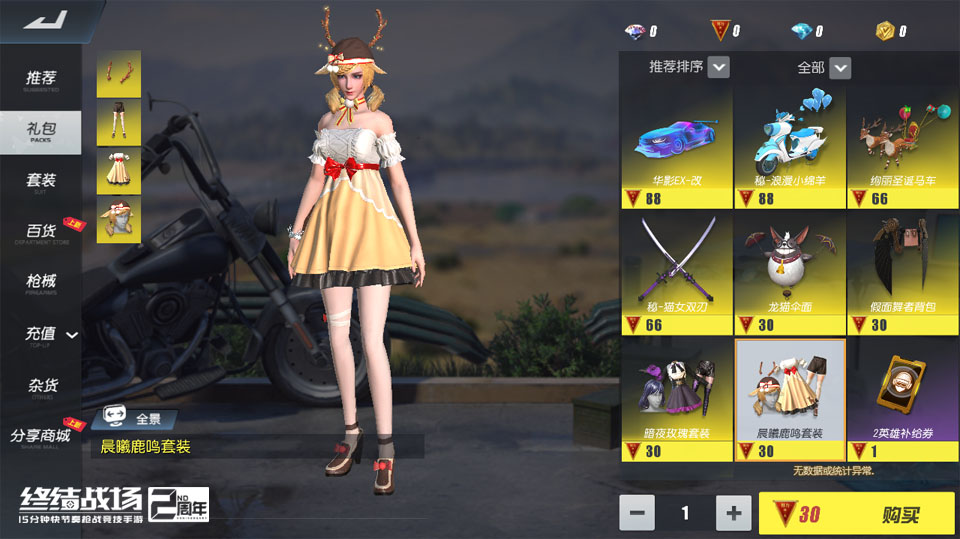Screen dimensions: 960x539
Task: Switch to the 套装 suits tab
Action: point(41,182)
